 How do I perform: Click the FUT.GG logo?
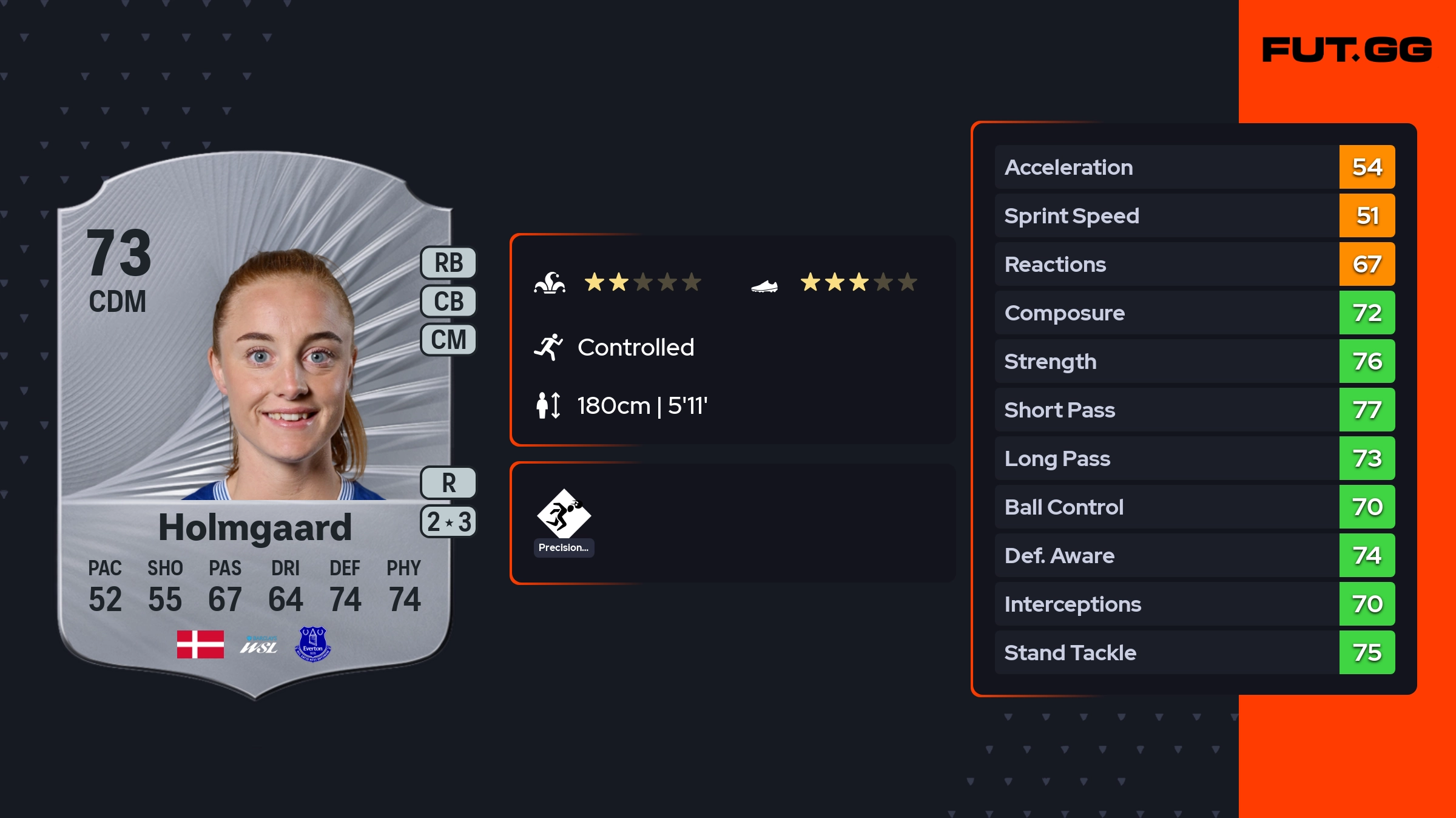1347,50
